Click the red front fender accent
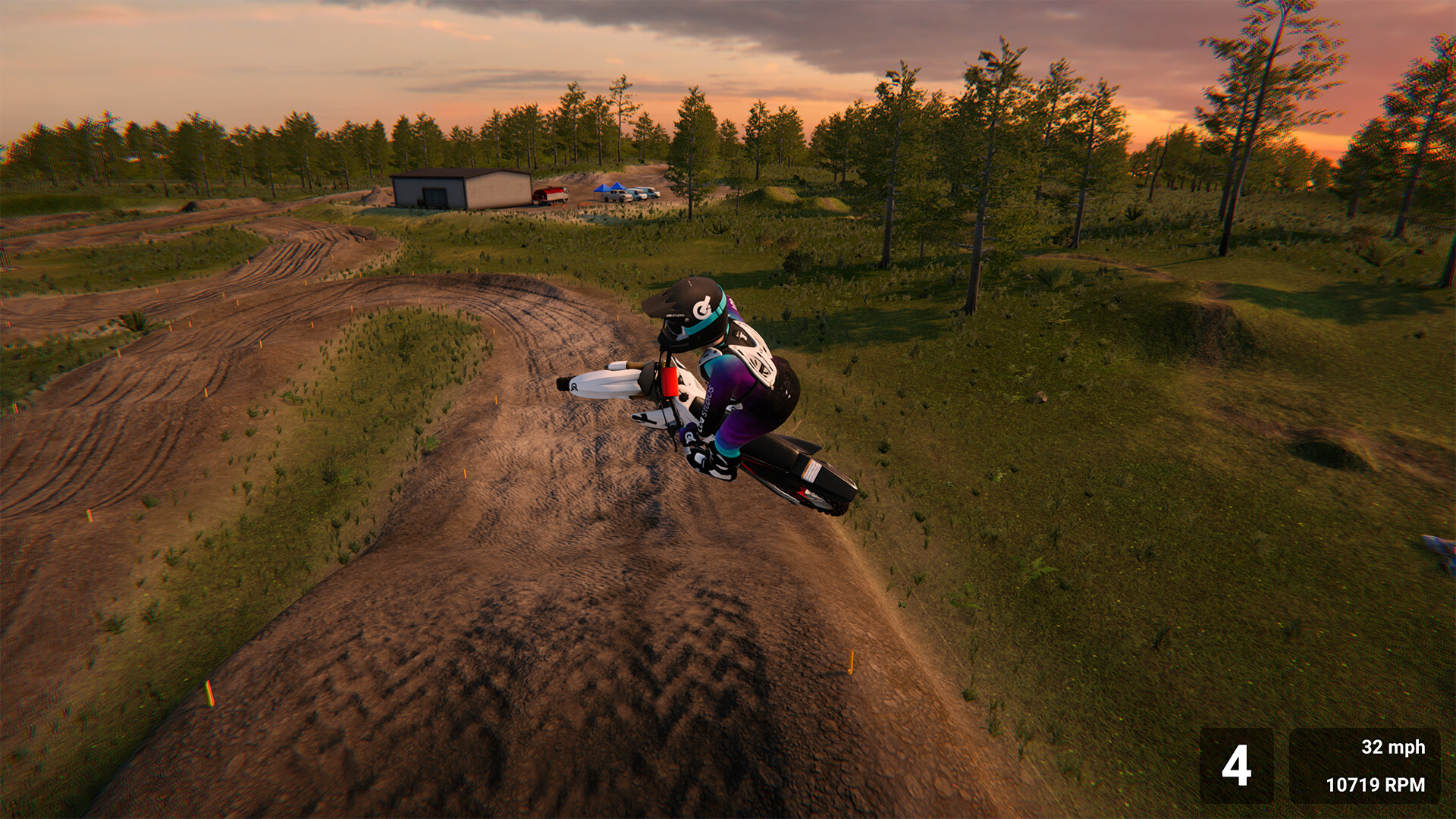The width and height of the screenshot is (1456, 819). pos(669,383)
